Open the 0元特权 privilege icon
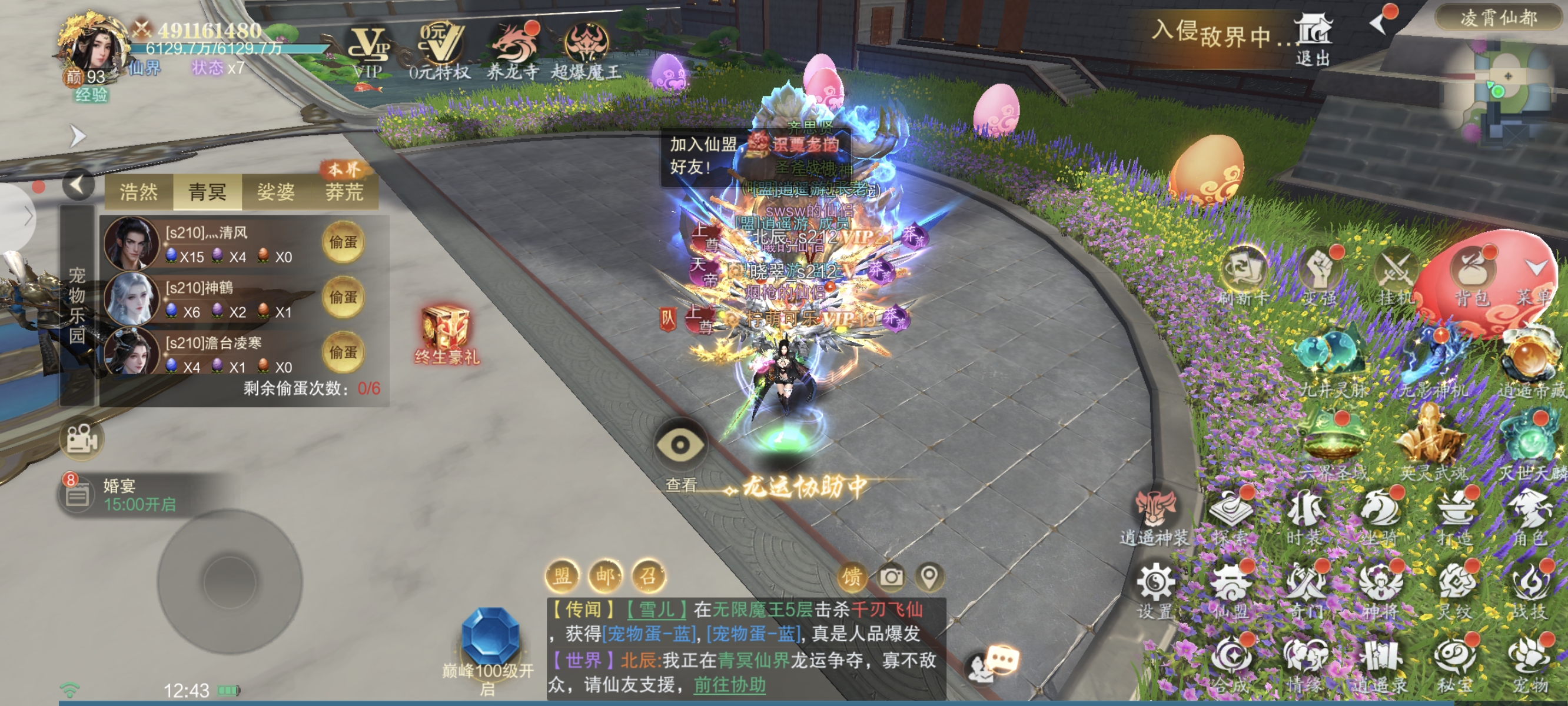Screen dimensions: 1568x706 click(x=440, y=50)
